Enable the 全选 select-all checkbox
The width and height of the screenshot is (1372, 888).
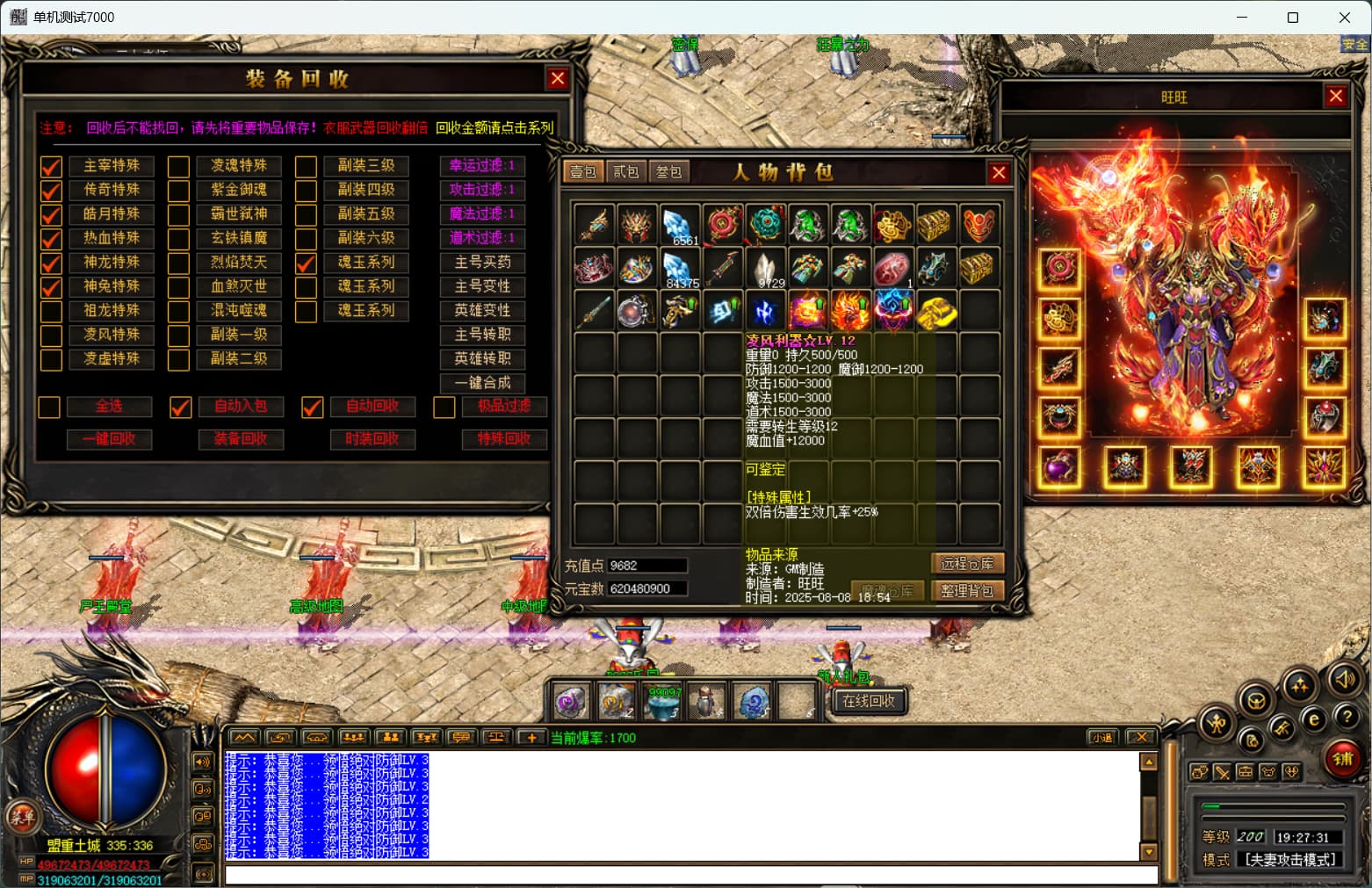click(x=49, y=407)
